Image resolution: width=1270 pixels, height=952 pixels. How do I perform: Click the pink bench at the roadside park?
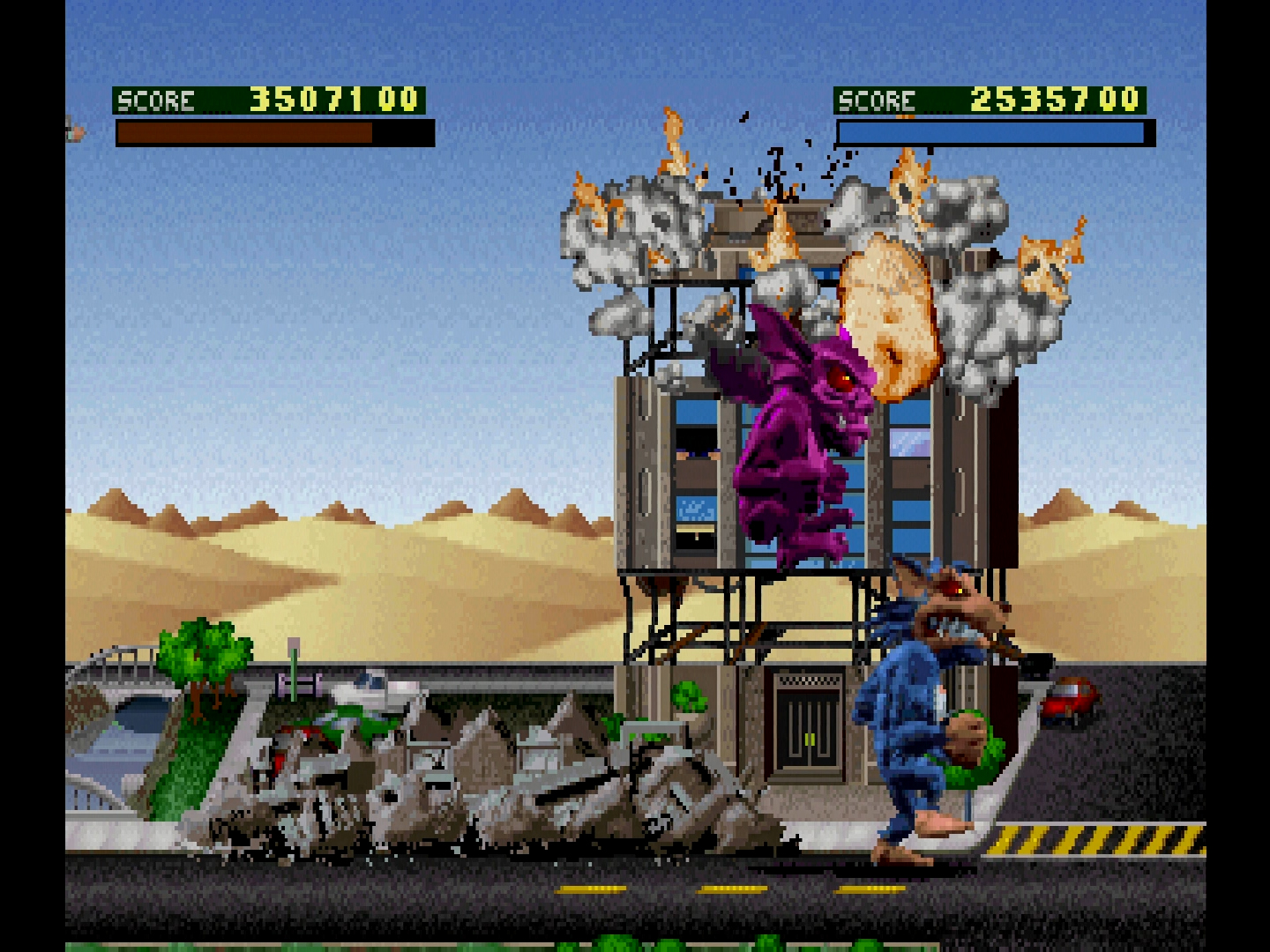tap(297, 683)
